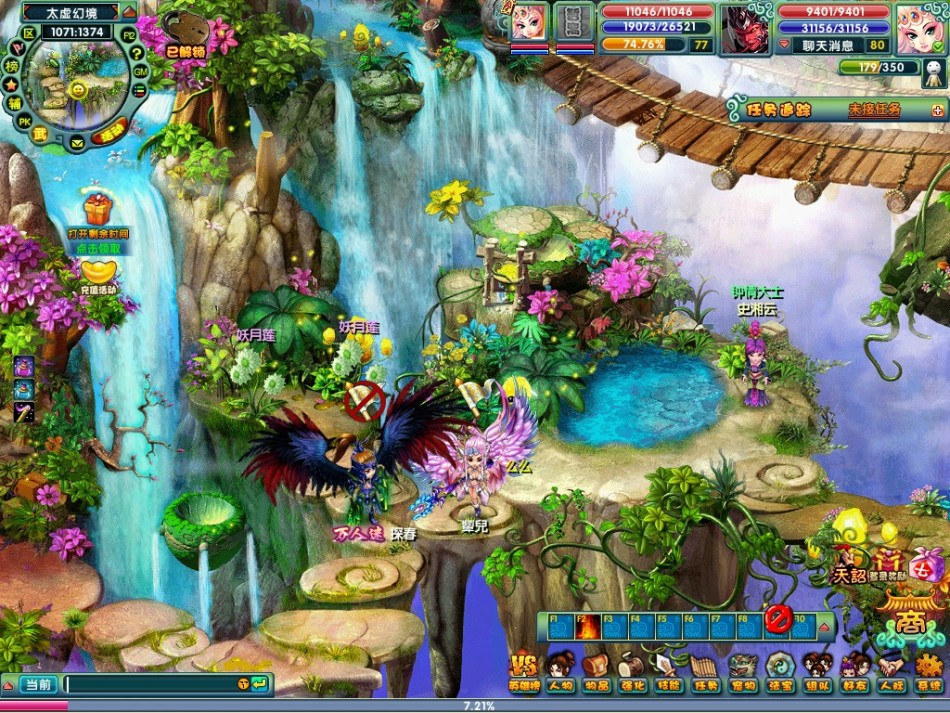Open the 物品 inventory bag
This screenshot has width=950, height=713.
coord(596,668)
